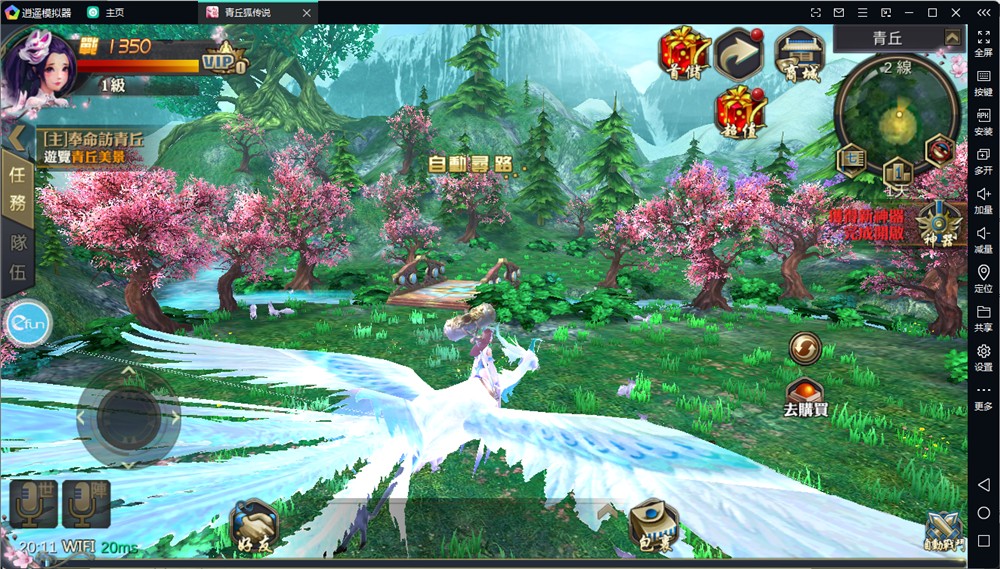The height and width of the screenshot is (569, 1000).
Task: Click the emulator 全屏 fullscreen button
Action: (x=983, y=41)
